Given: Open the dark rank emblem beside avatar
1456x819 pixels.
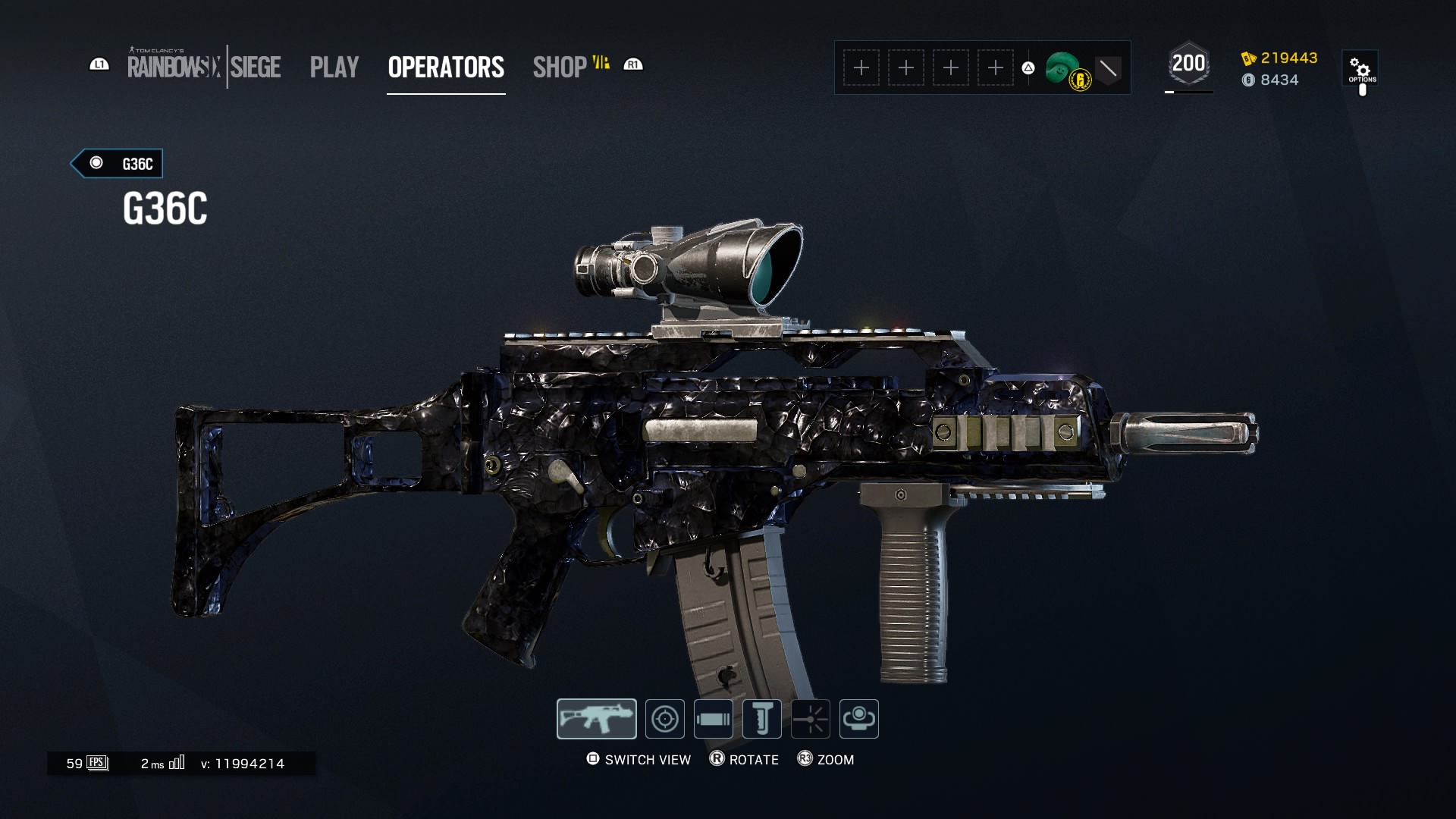Looking at the screenshot, I should (x=1108, y=69).
